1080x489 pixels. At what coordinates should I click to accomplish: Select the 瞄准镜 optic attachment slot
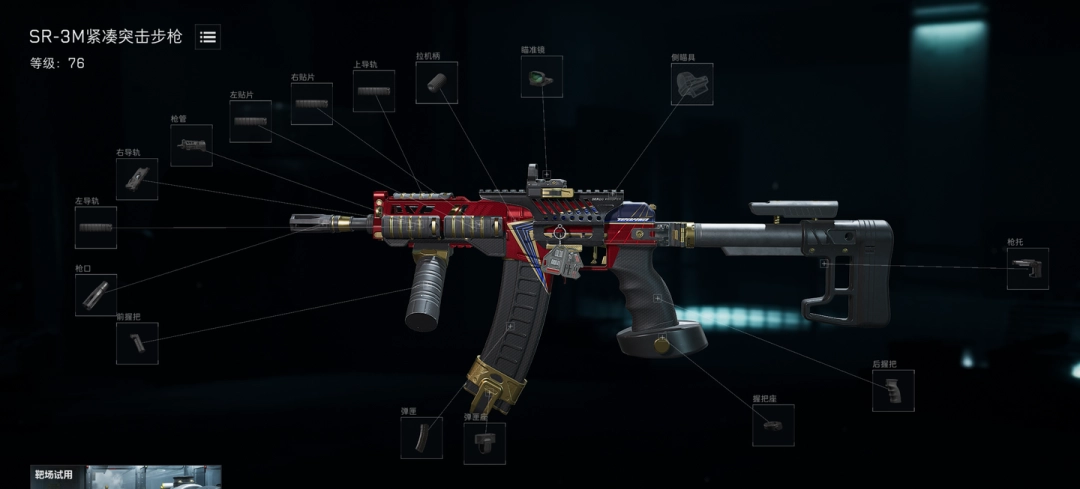(x=542, y=77)
